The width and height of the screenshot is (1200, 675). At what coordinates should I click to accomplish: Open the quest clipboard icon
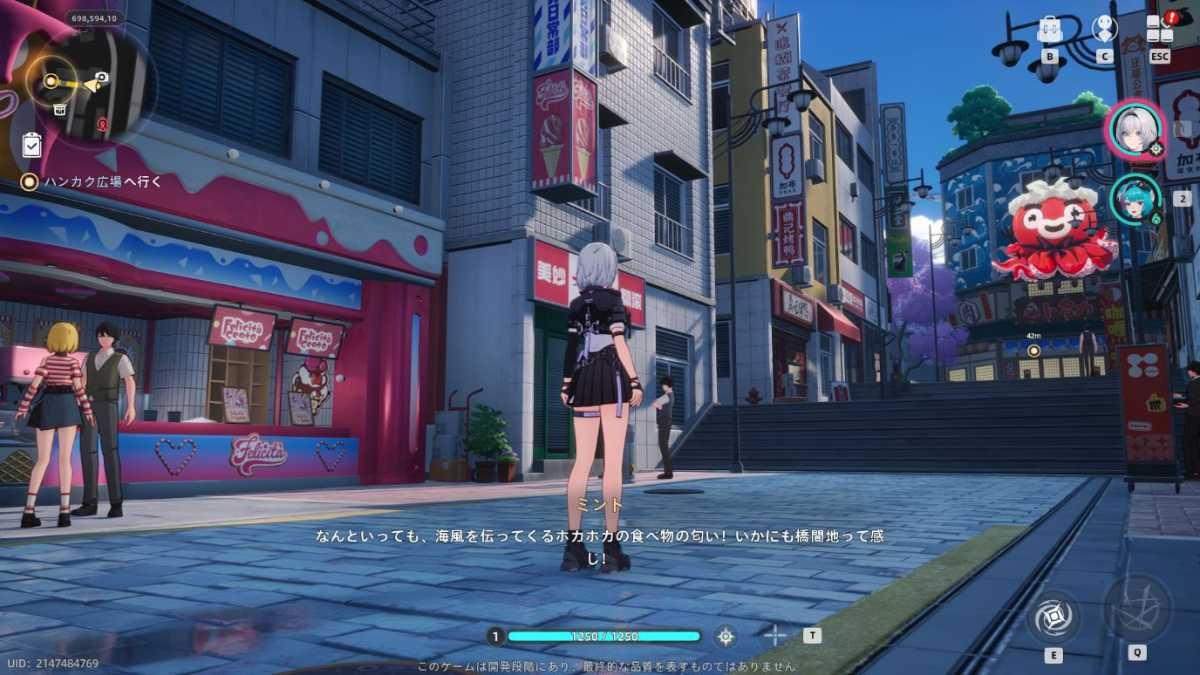(31, 145)
